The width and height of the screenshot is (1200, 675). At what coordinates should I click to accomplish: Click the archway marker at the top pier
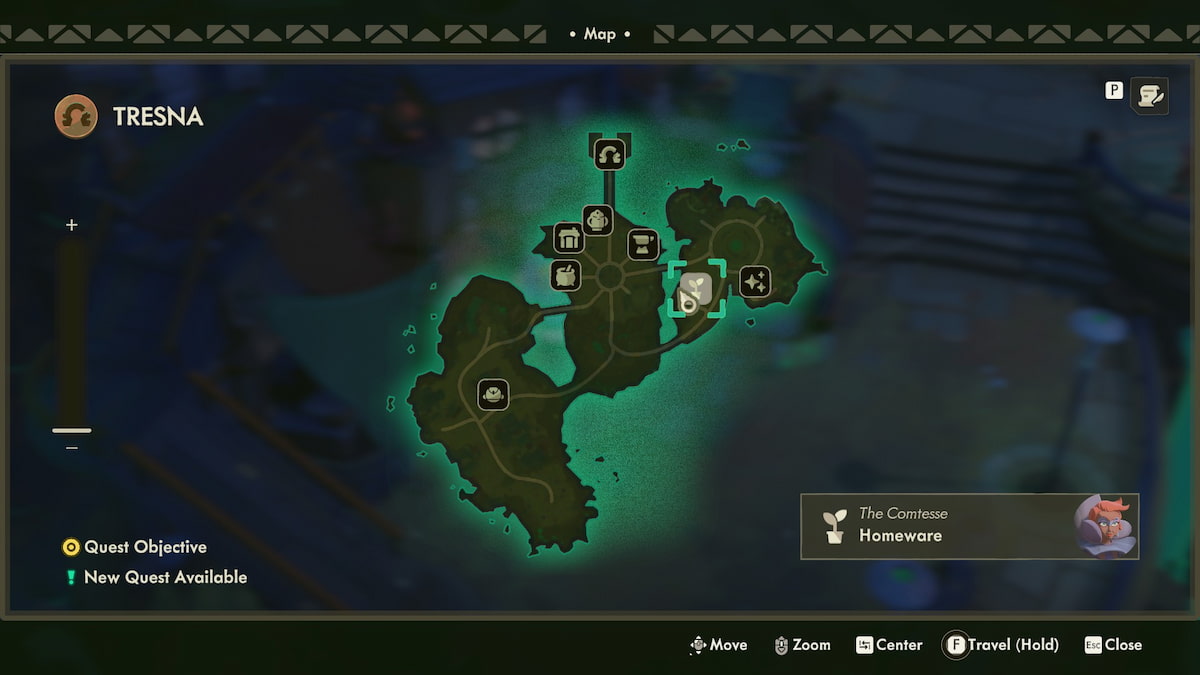tap(609, 154)
